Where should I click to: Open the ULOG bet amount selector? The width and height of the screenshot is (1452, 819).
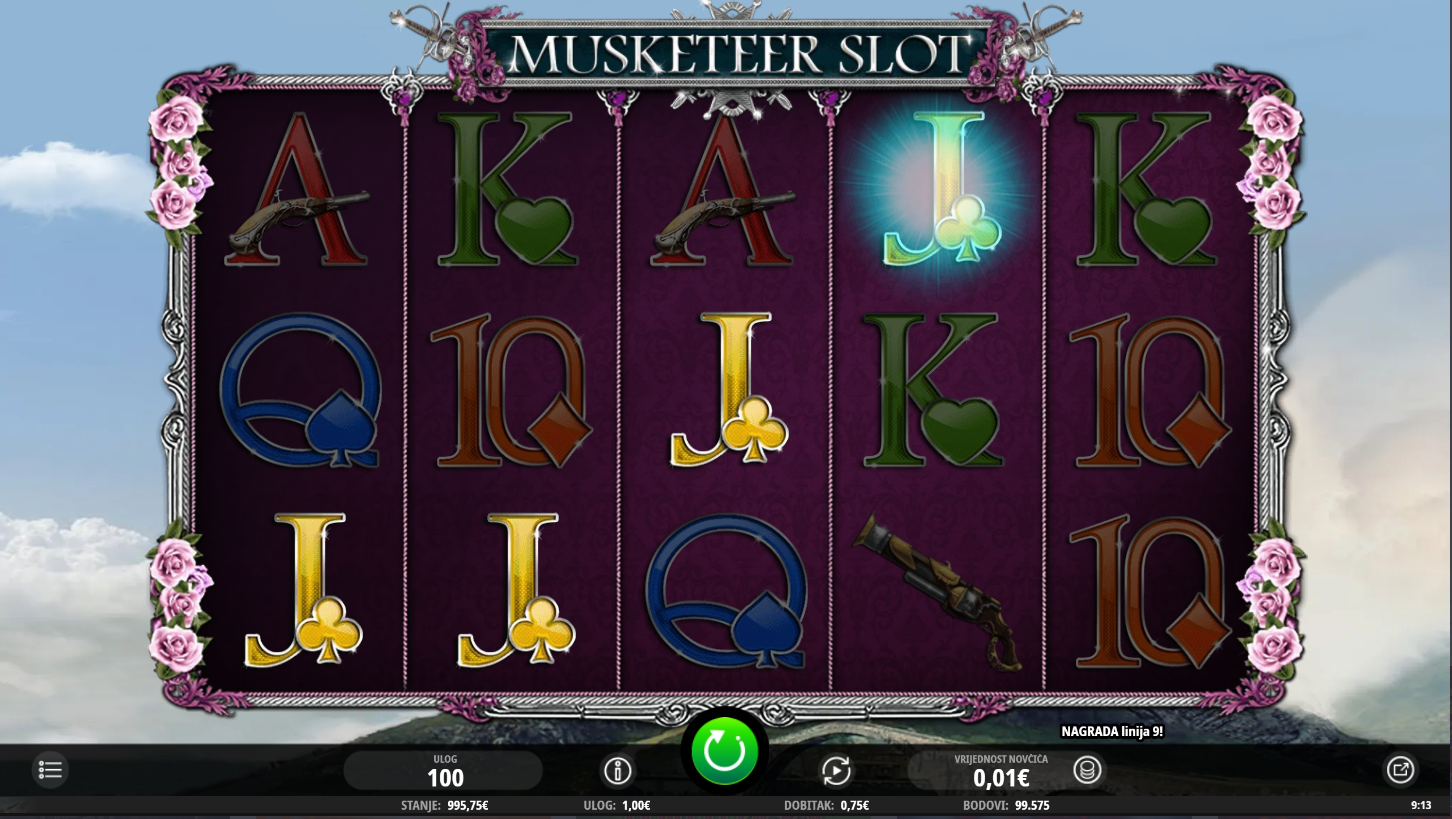pyautogui.click(x=444, y=771)
